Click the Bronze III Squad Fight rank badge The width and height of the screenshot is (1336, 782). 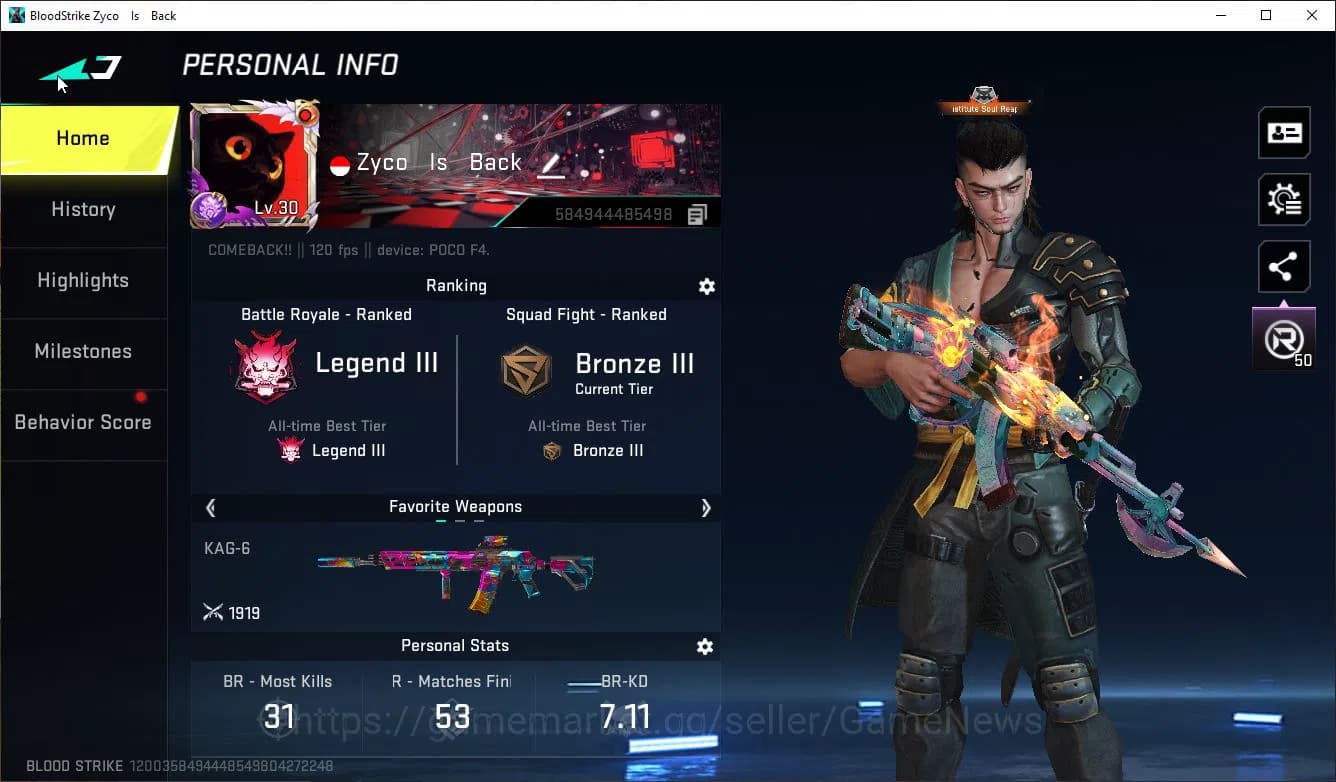pyautogui.click(x=525, y=370)
